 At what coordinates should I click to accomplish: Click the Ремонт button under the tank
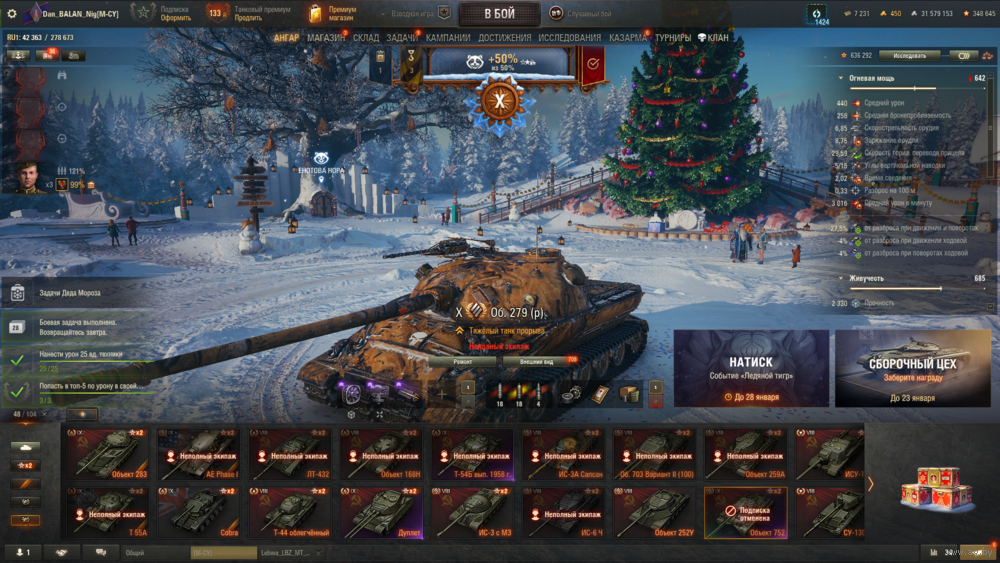tap(462, 361)
